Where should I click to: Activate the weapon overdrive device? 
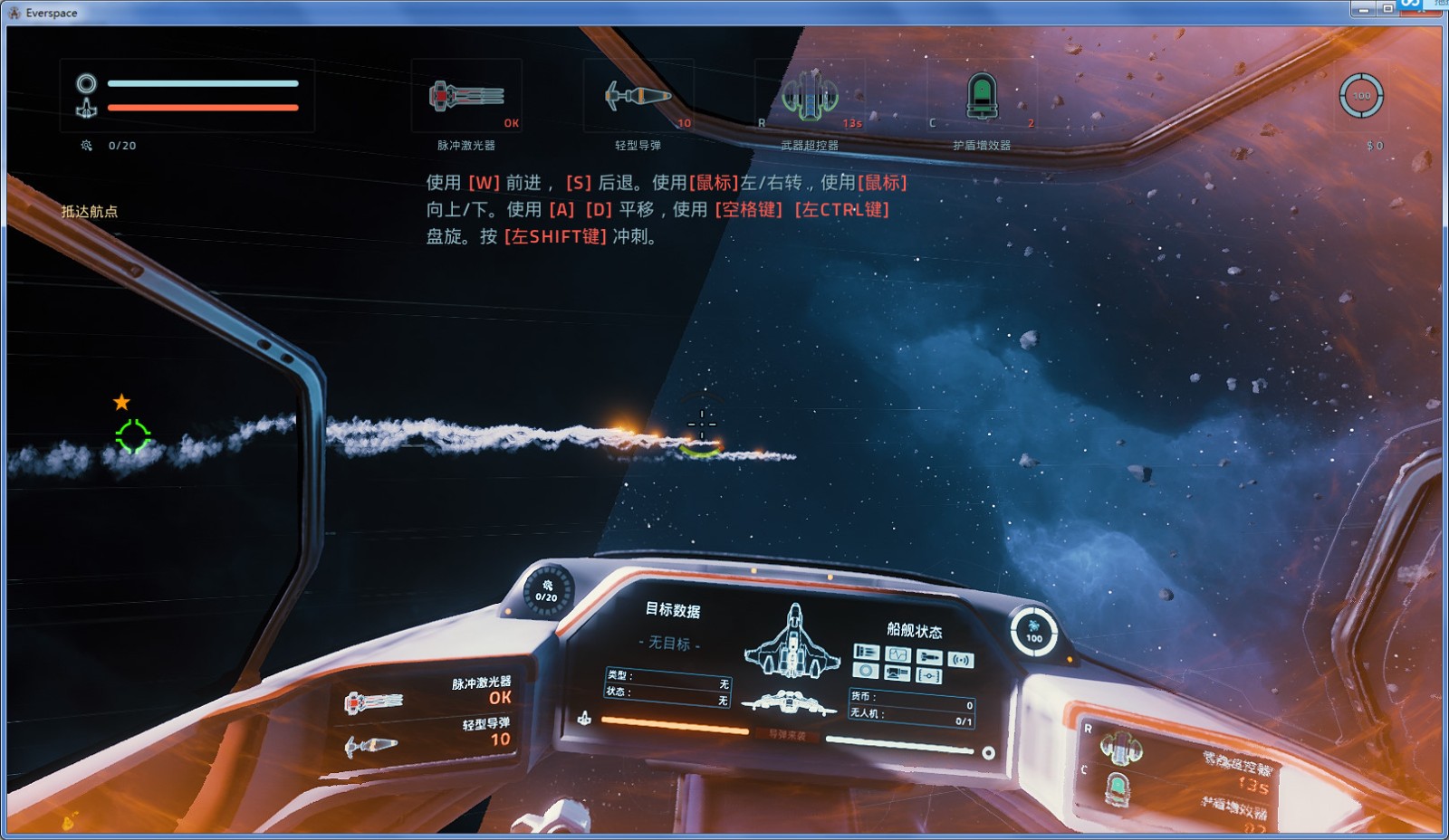(x=810, y=96)
